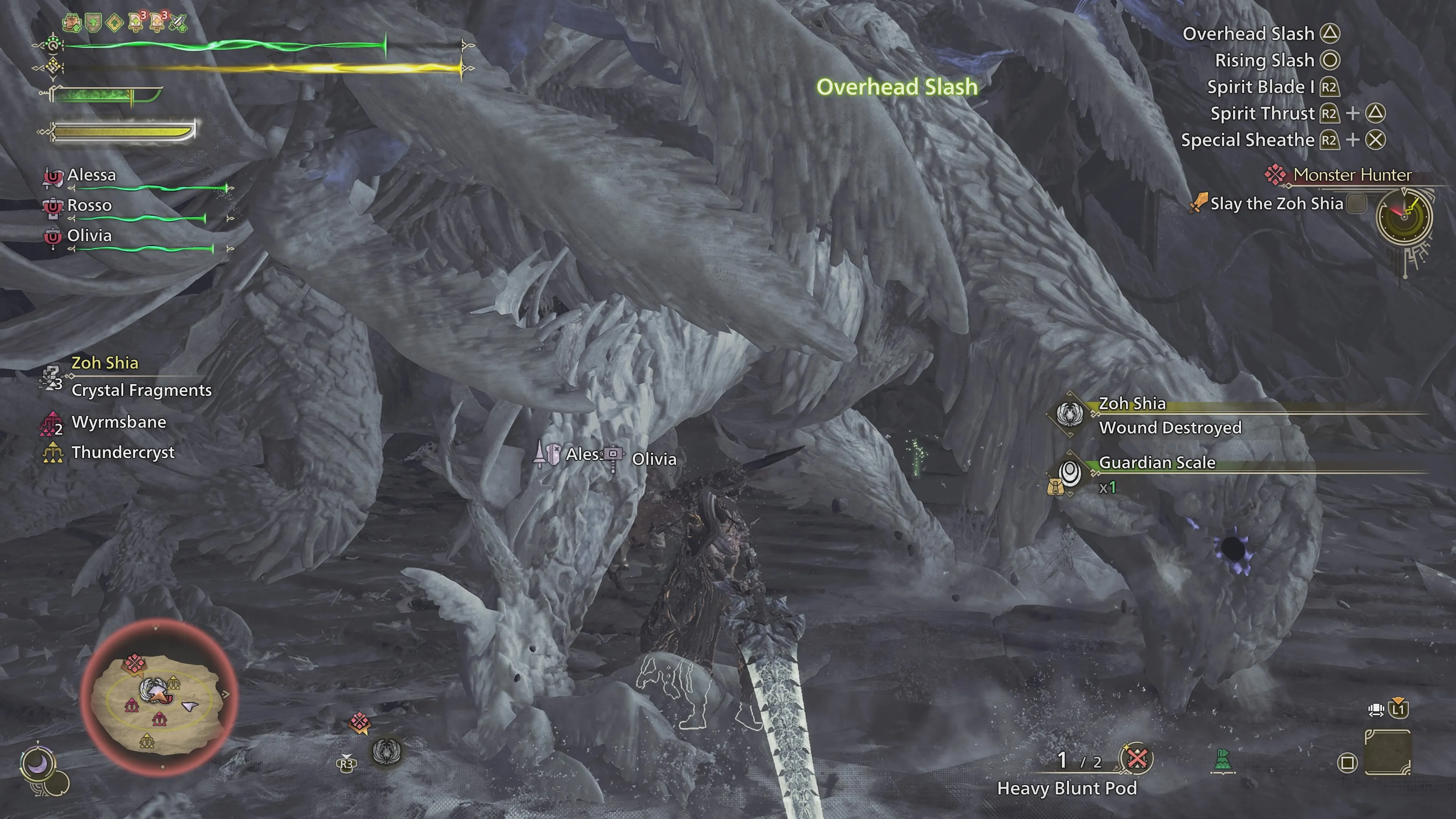Click the crossed-sword attack buff icon
The height and width of the screenshot is (819, 1456).
coord(178,23)
